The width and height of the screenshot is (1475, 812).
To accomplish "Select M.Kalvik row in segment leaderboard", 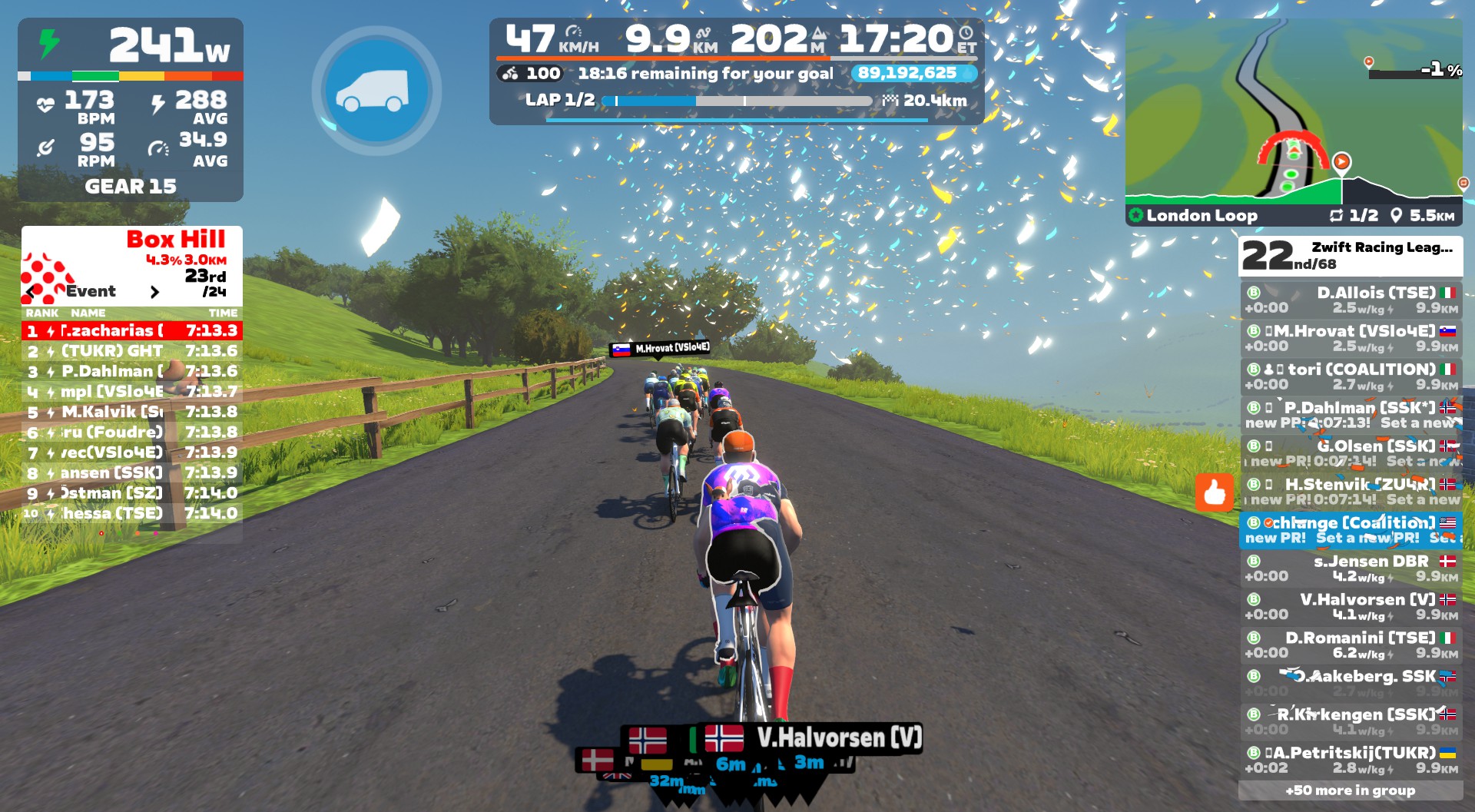I will (132, 412).
